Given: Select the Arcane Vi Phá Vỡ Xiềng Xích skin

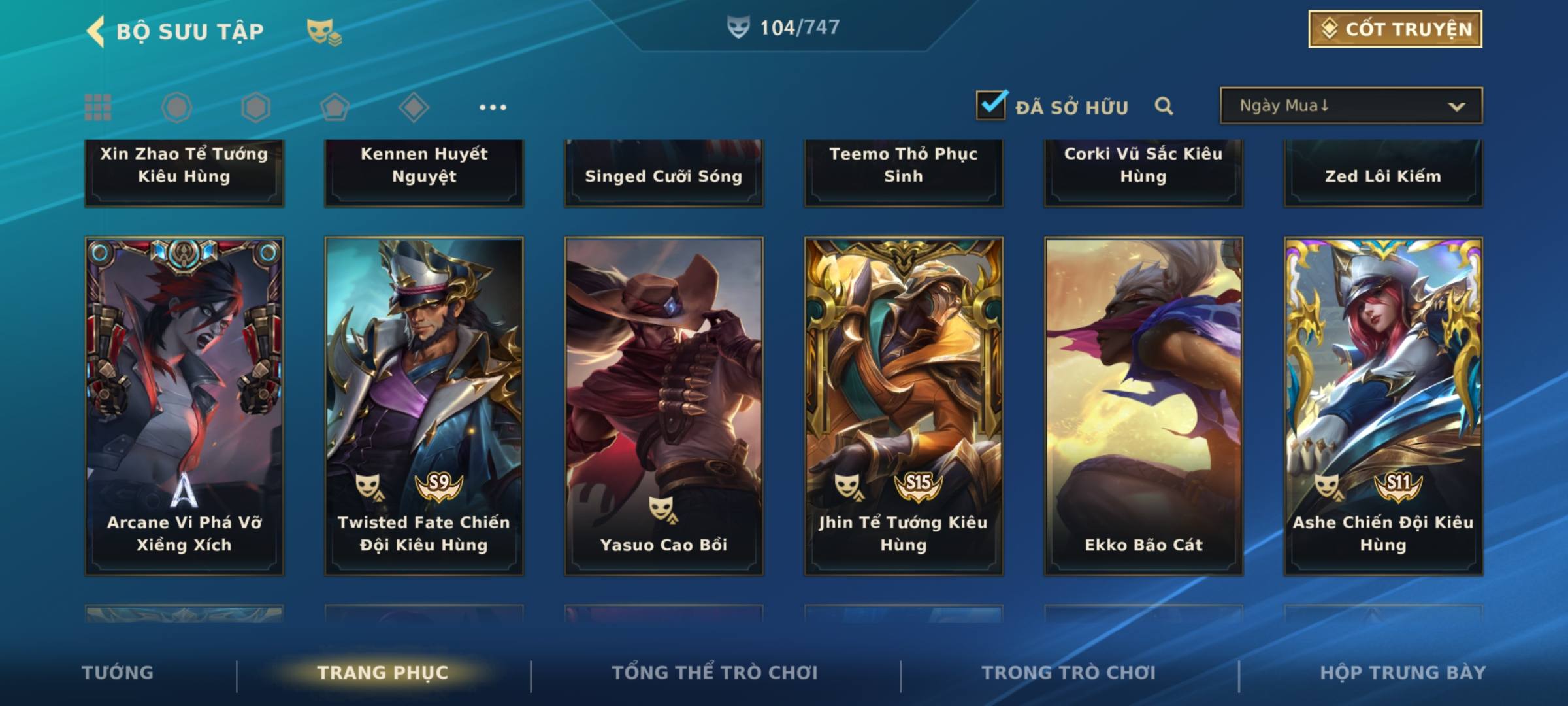Looking at the screenshot, I should coord(184,405).
